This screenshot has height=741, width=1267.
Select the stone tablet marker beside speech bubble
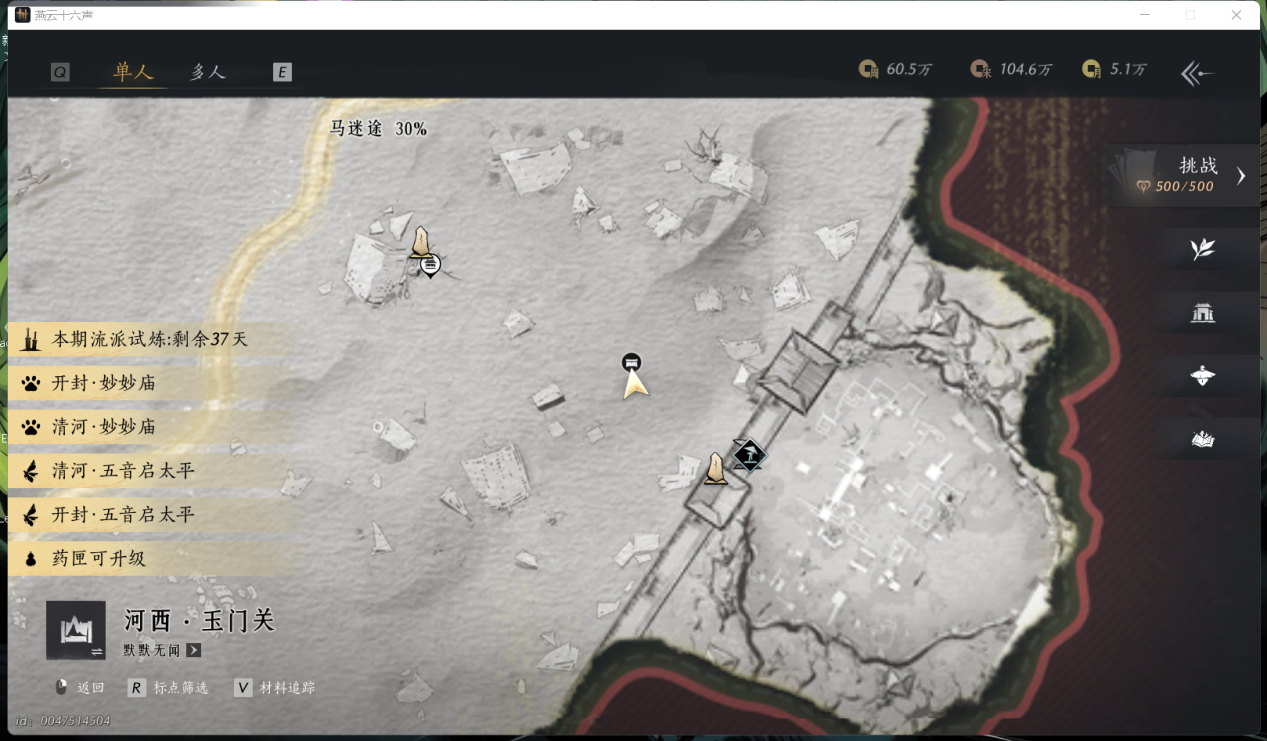(421, 242)
